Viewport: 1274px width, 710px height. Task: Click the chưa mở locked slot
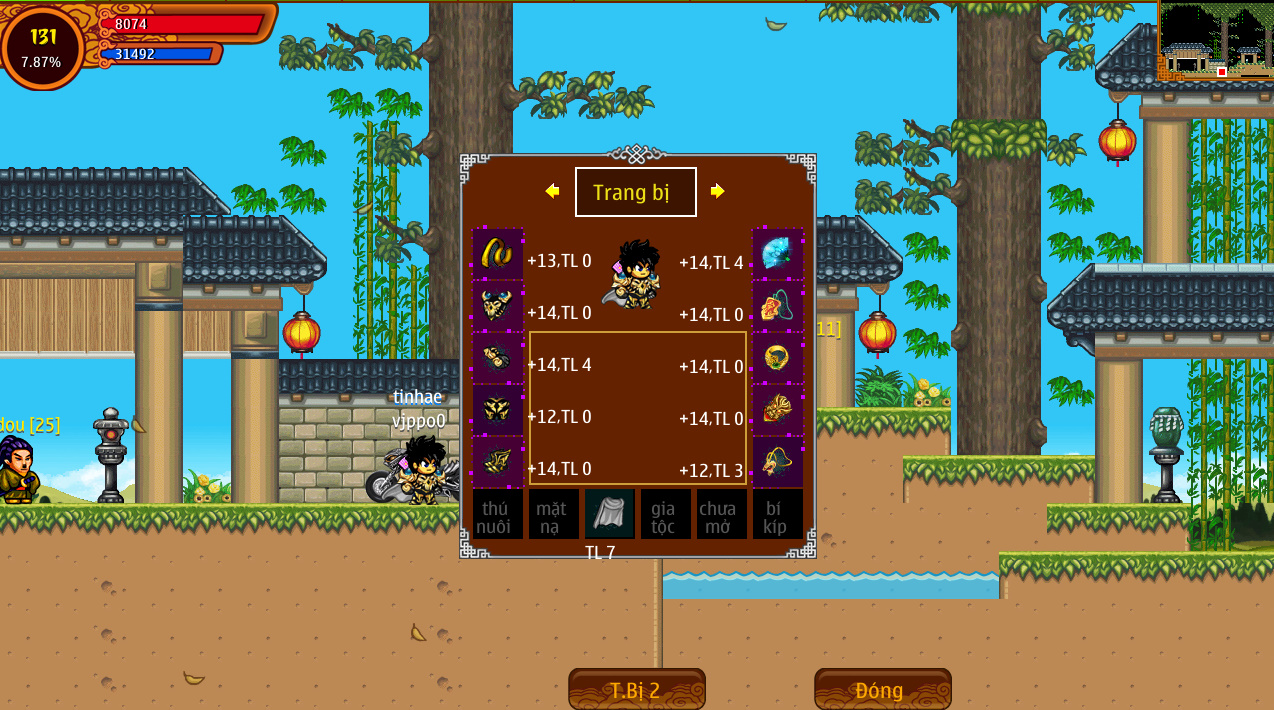click(x=721, y=514)
